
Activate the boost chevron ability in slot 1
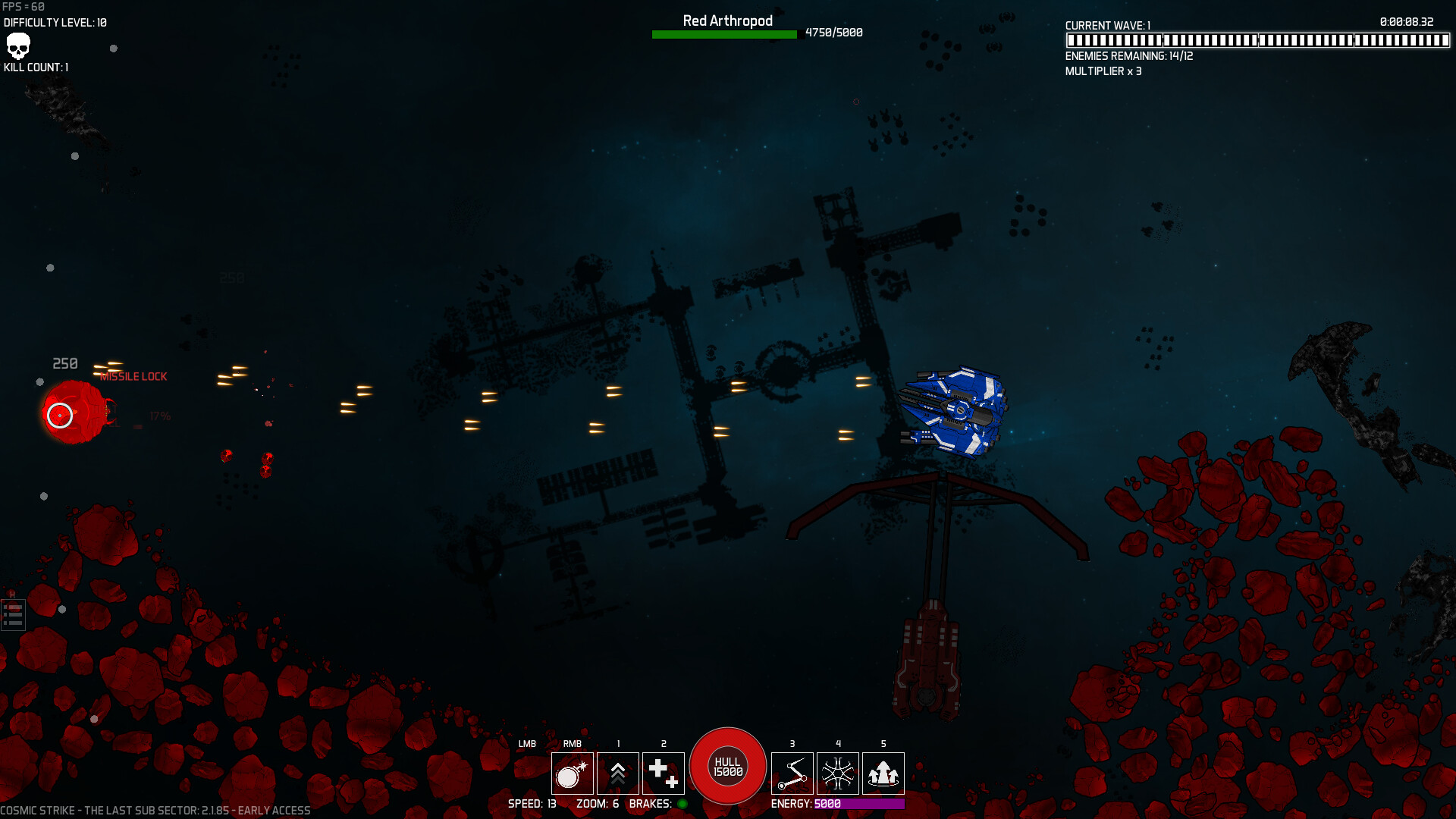618,773
